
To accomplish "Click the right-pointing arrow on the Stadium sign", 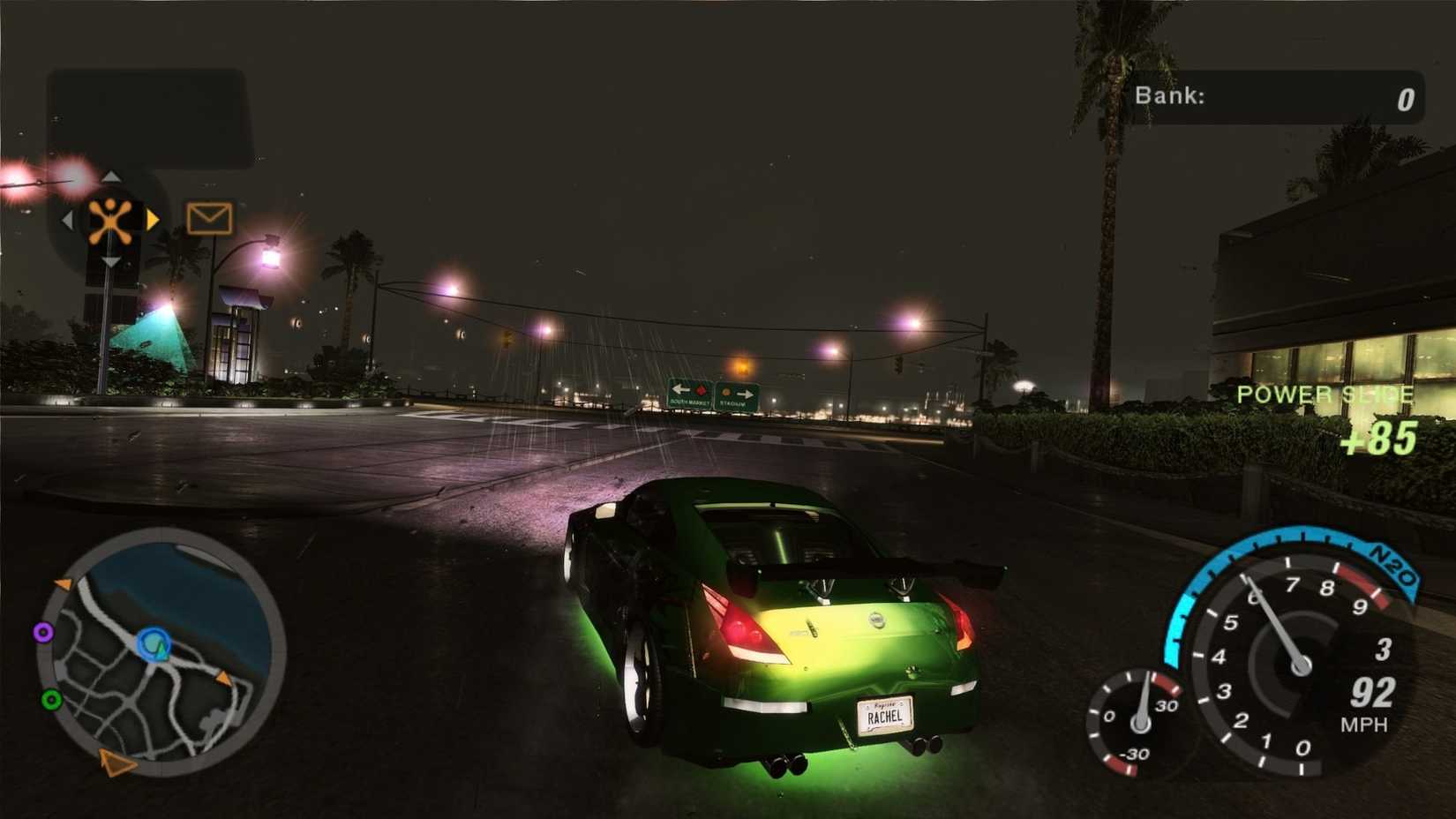I will pos(746,394).
